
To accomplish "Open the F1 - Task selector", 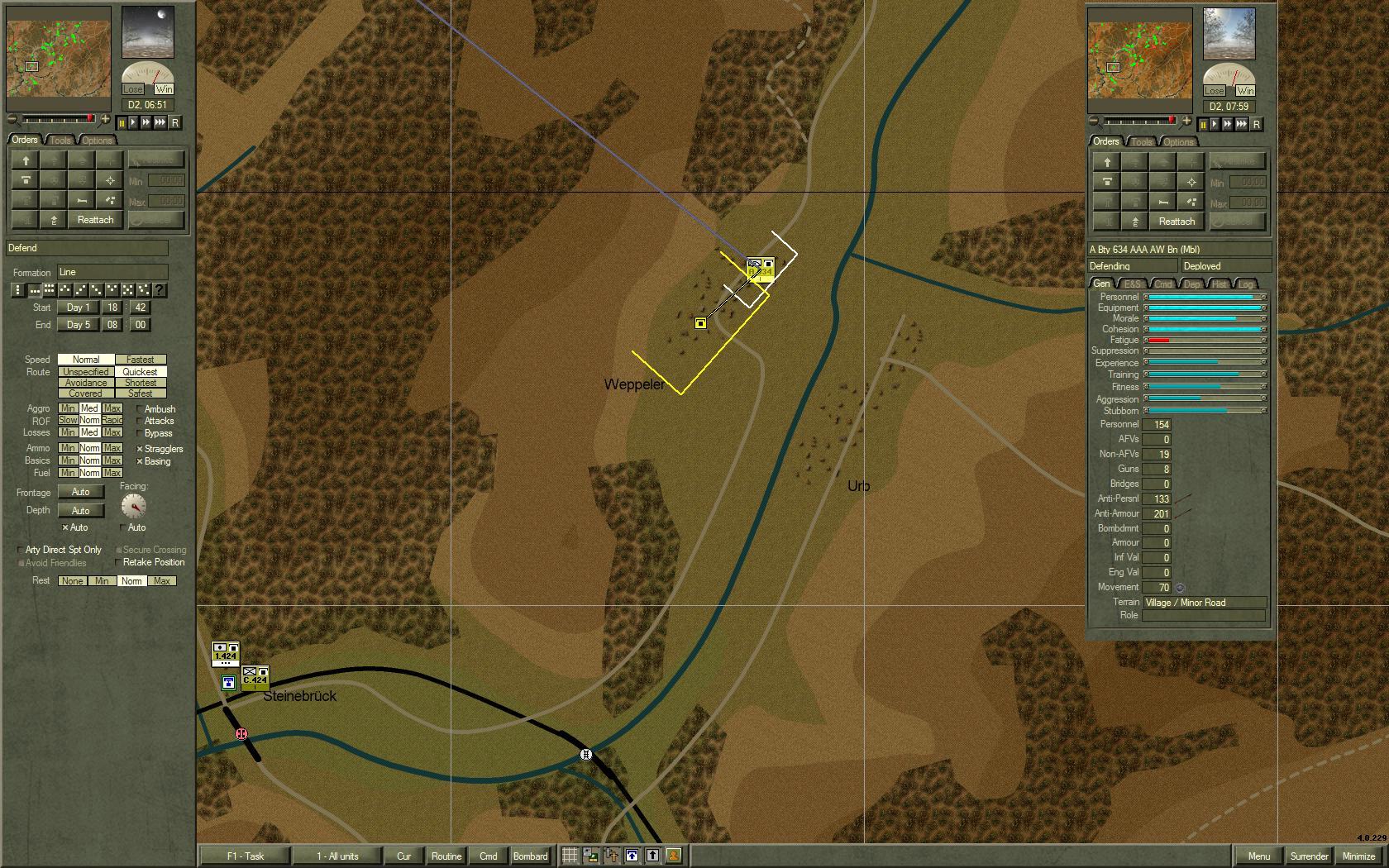I will click(x=243, y=856).
